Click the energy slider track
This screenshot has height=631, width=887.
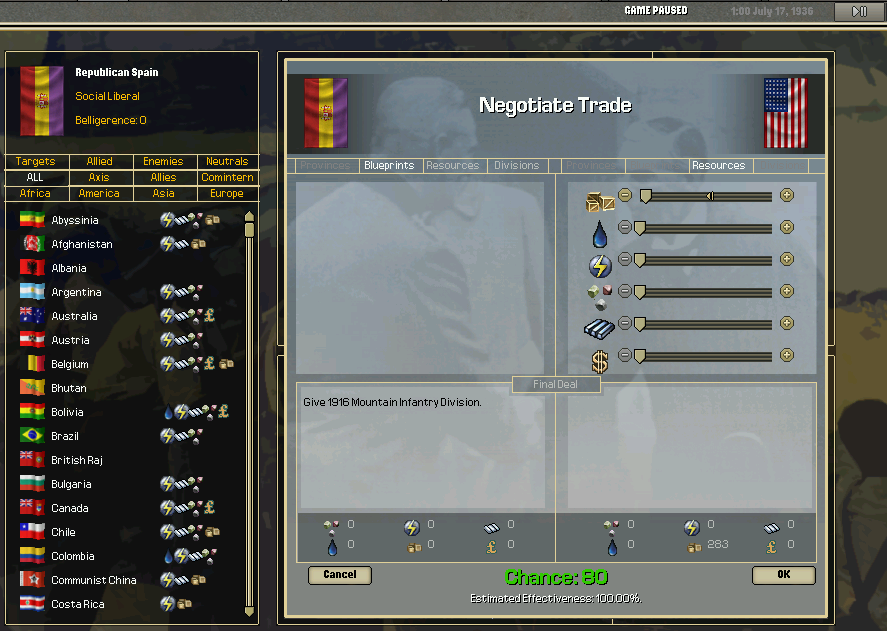pyautogui.click(x=705, y=260)
